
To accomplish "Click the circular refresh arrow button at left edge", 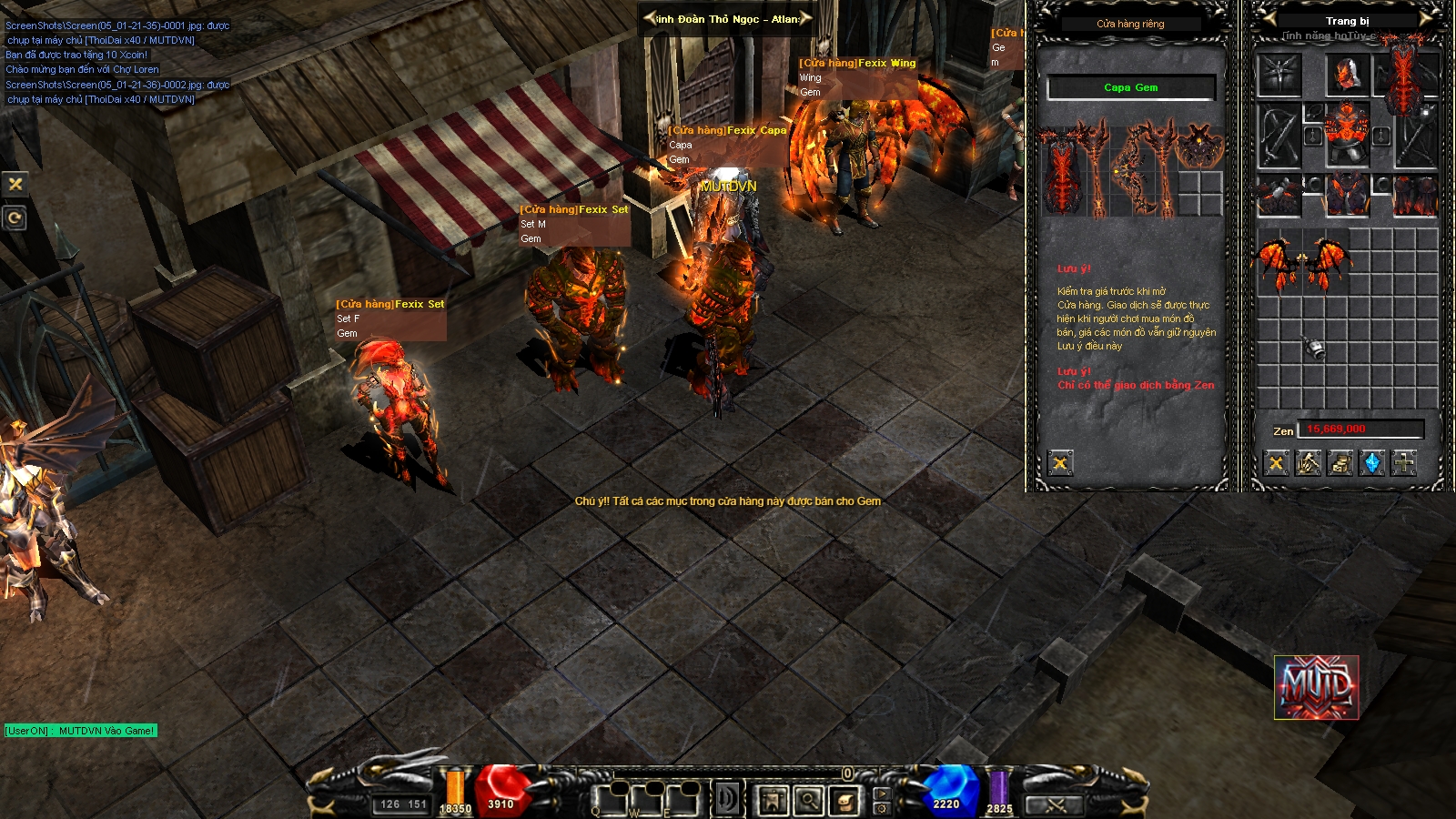I will click(x=15, y=218).
